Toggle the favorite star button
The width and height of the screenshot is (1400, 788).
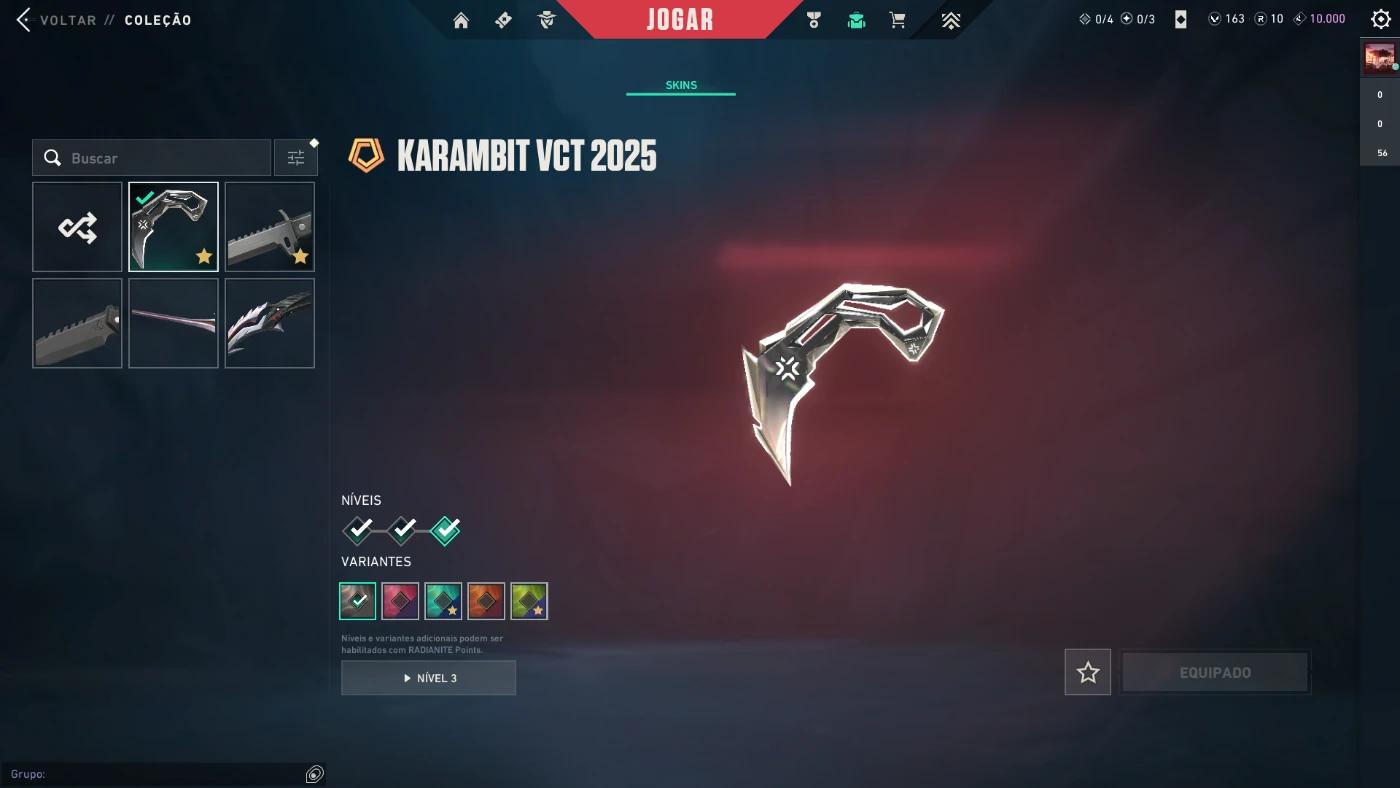pyautogui.click(x=1088, y=673)
